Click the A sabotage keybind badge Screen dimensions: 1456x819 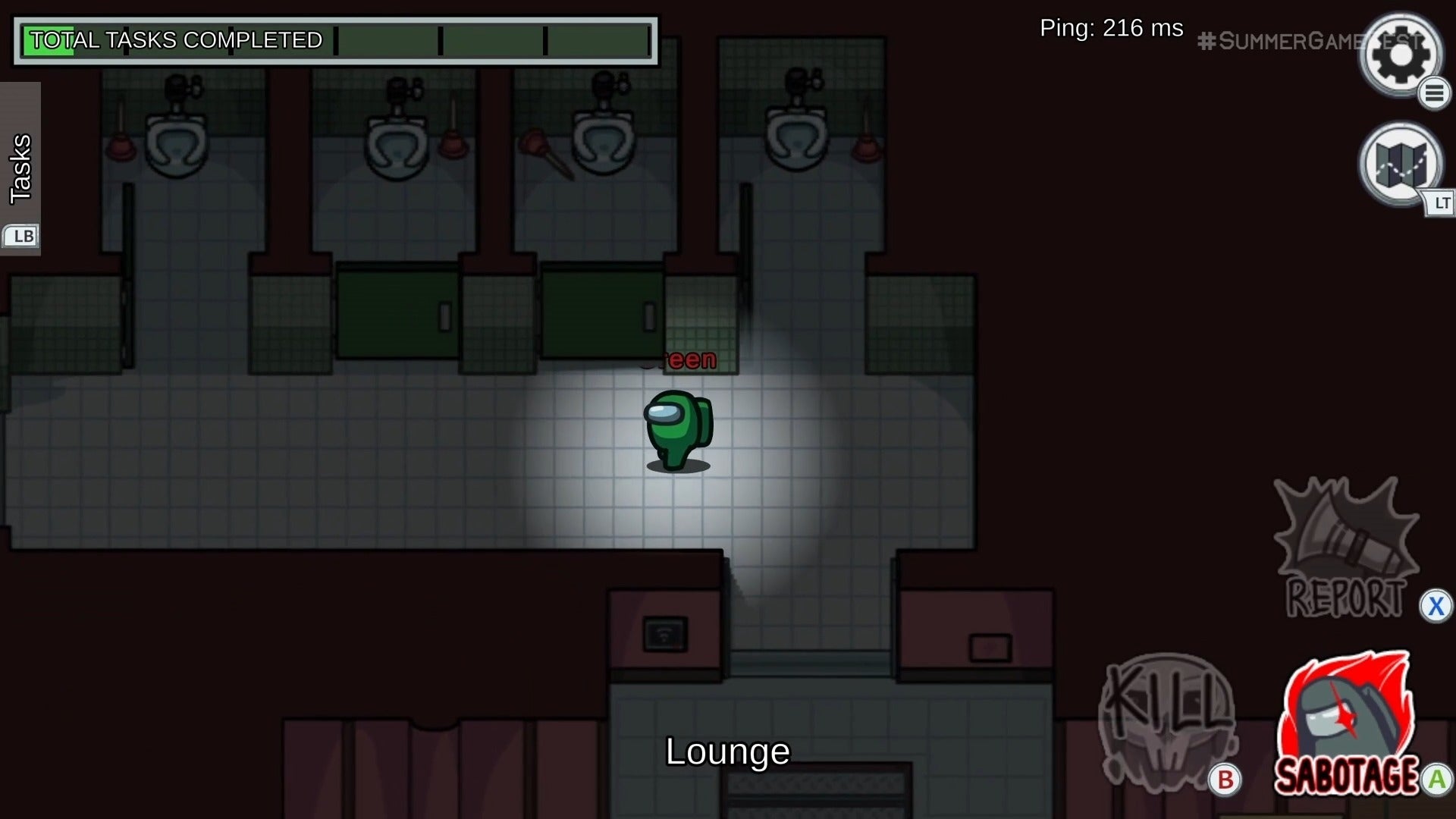(1436, 778)
